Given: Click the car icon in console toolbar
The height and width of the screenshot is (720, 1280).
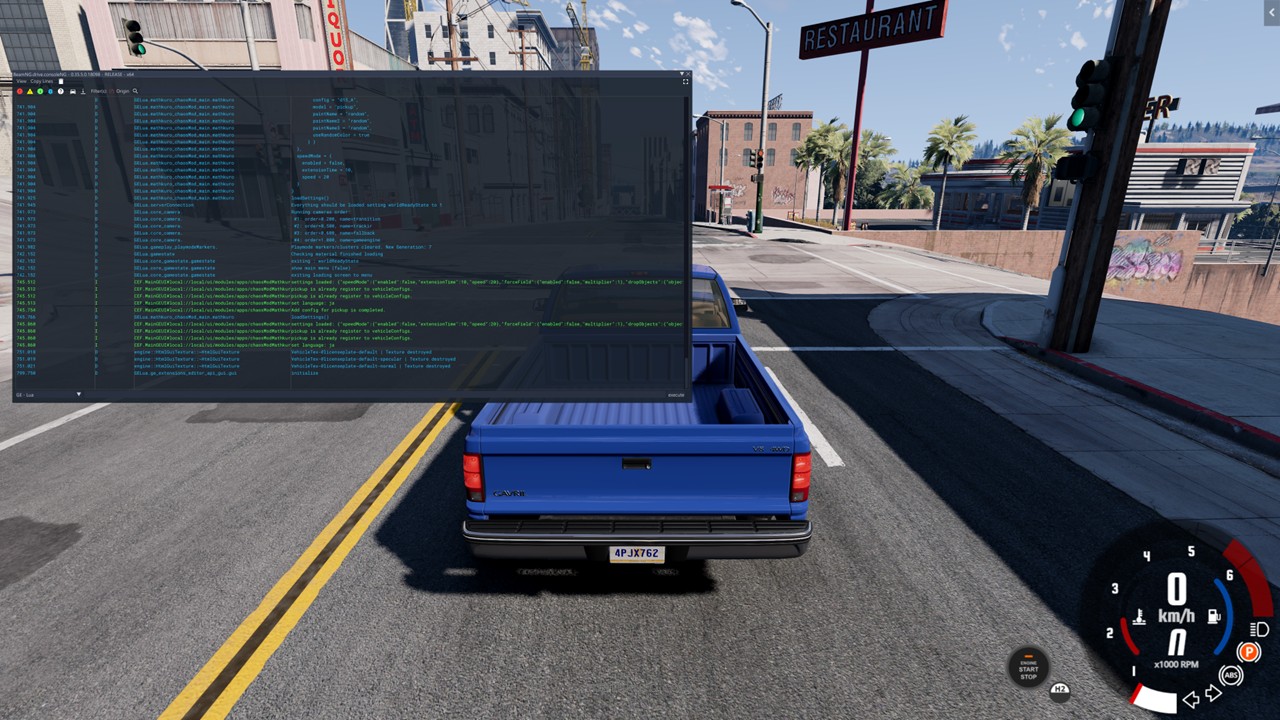Looking at the screenshot, I should tap(72, 91).
